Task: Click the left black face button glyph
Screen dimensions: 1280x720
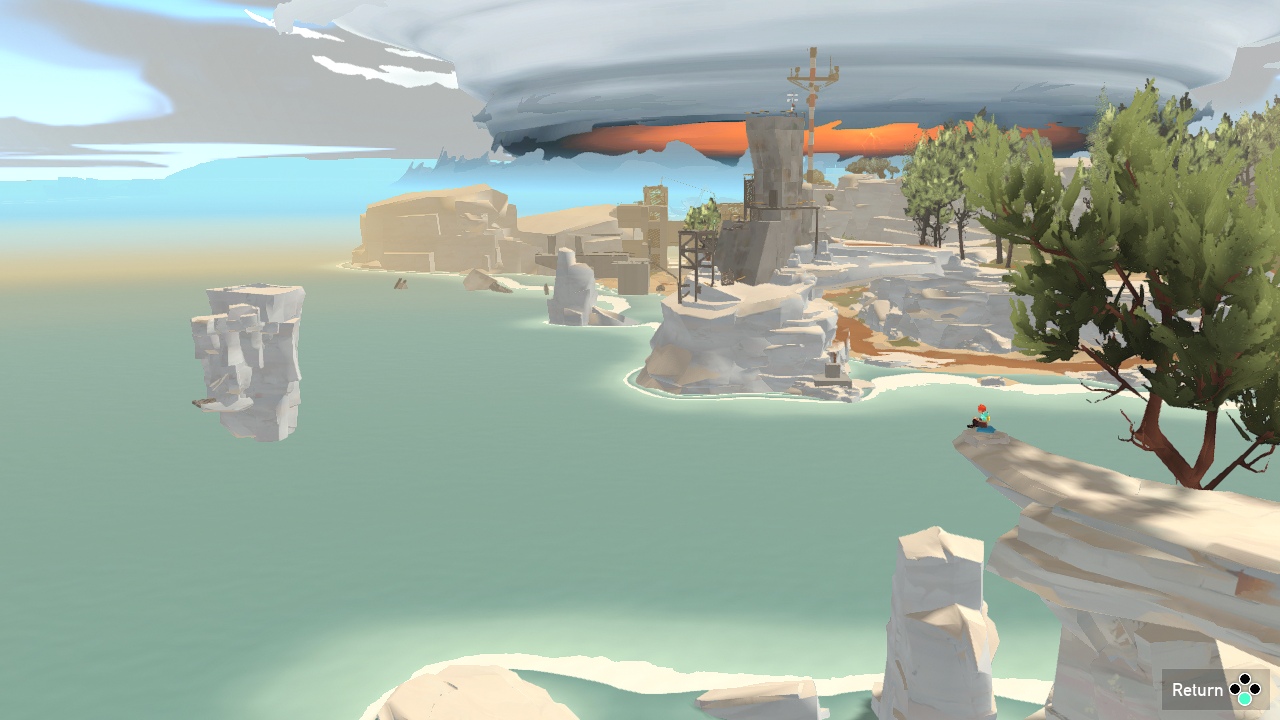Action: [x=1235, y=689]
